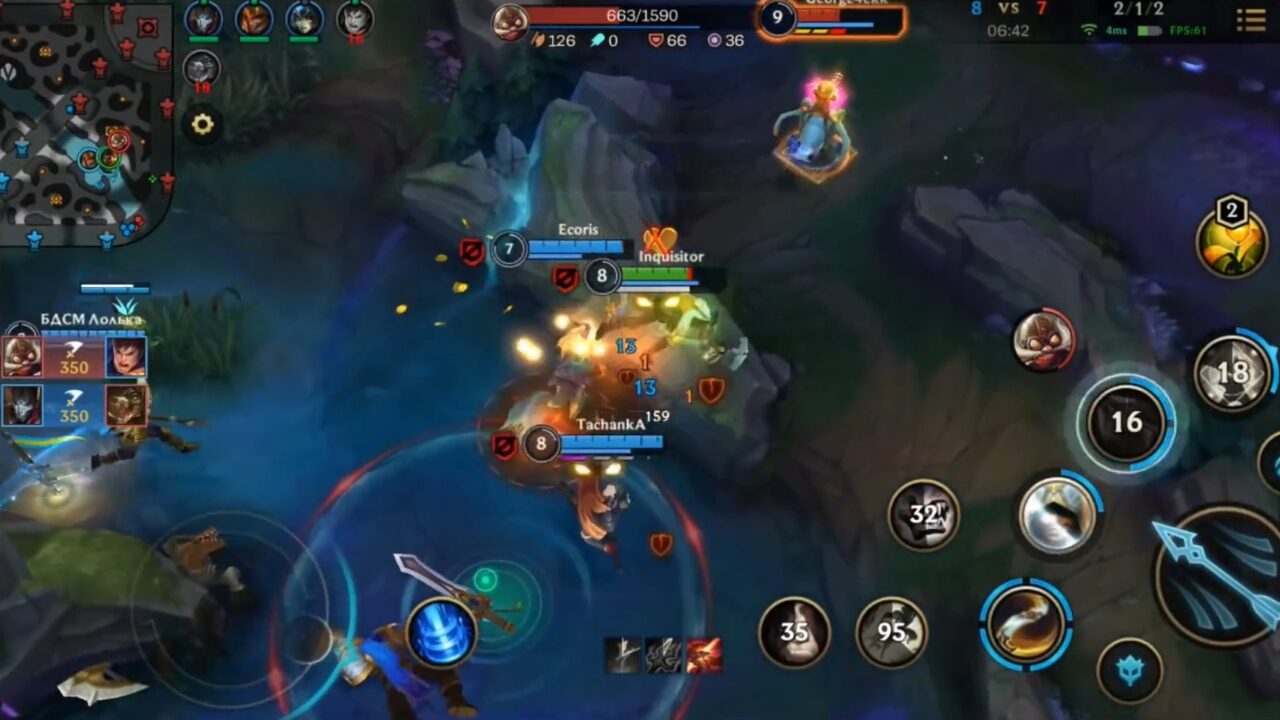
Task: Open the settings gear below ally portraits
Action: 204,124
